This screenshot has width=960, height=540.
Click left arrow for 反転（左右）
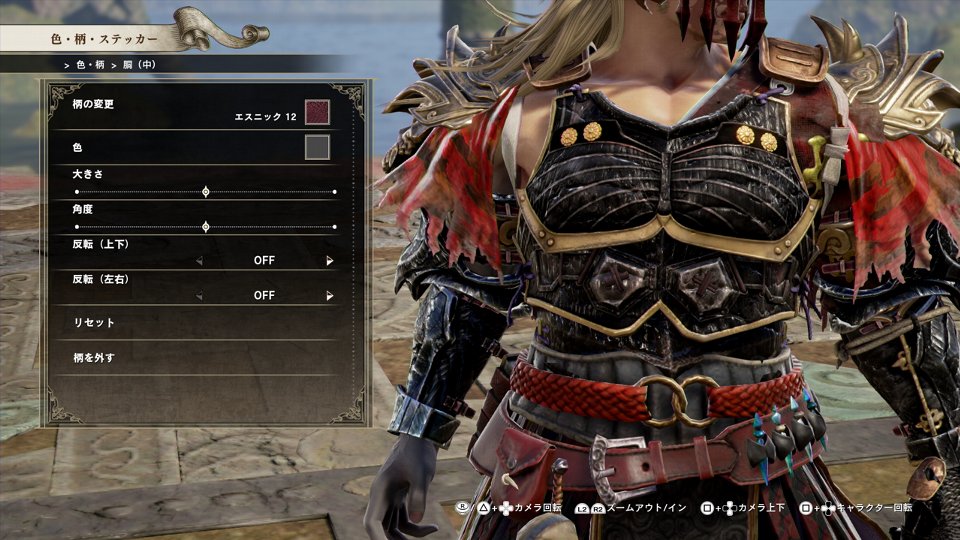(198, 296)
